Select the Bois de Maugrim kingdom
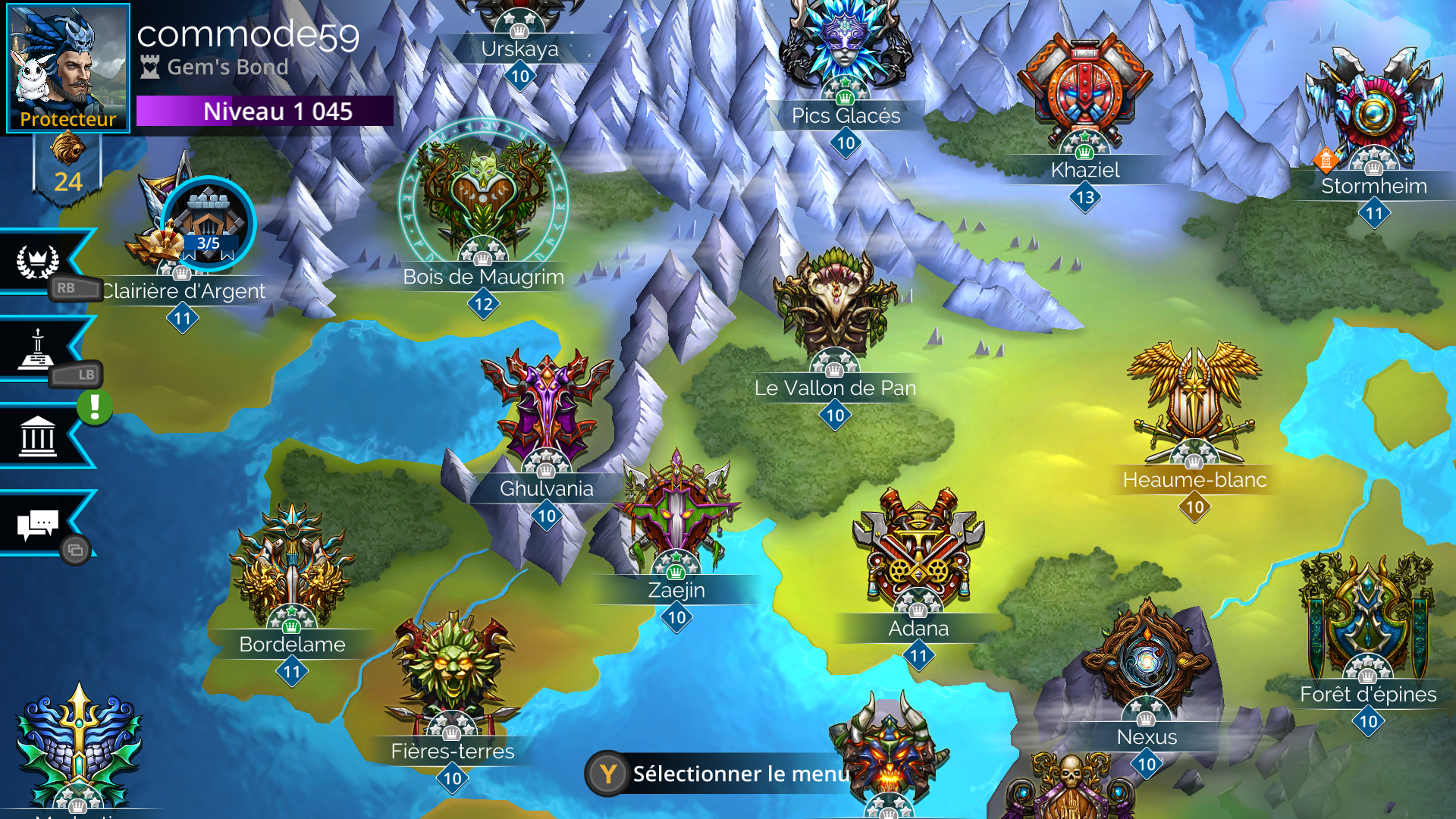 483,197
